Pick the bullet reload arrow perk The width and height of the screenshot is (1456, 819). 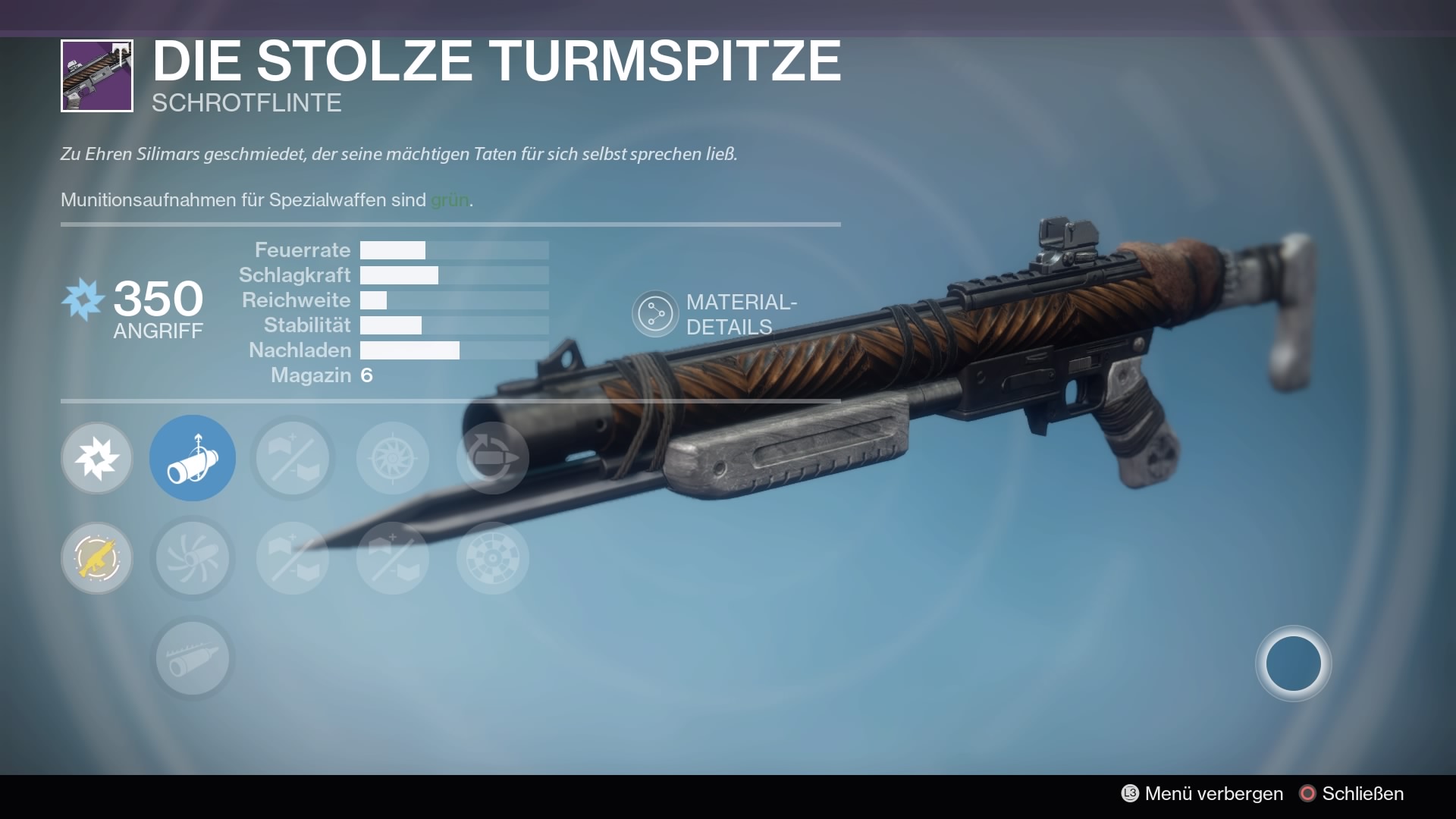click(x=492, y=458)
